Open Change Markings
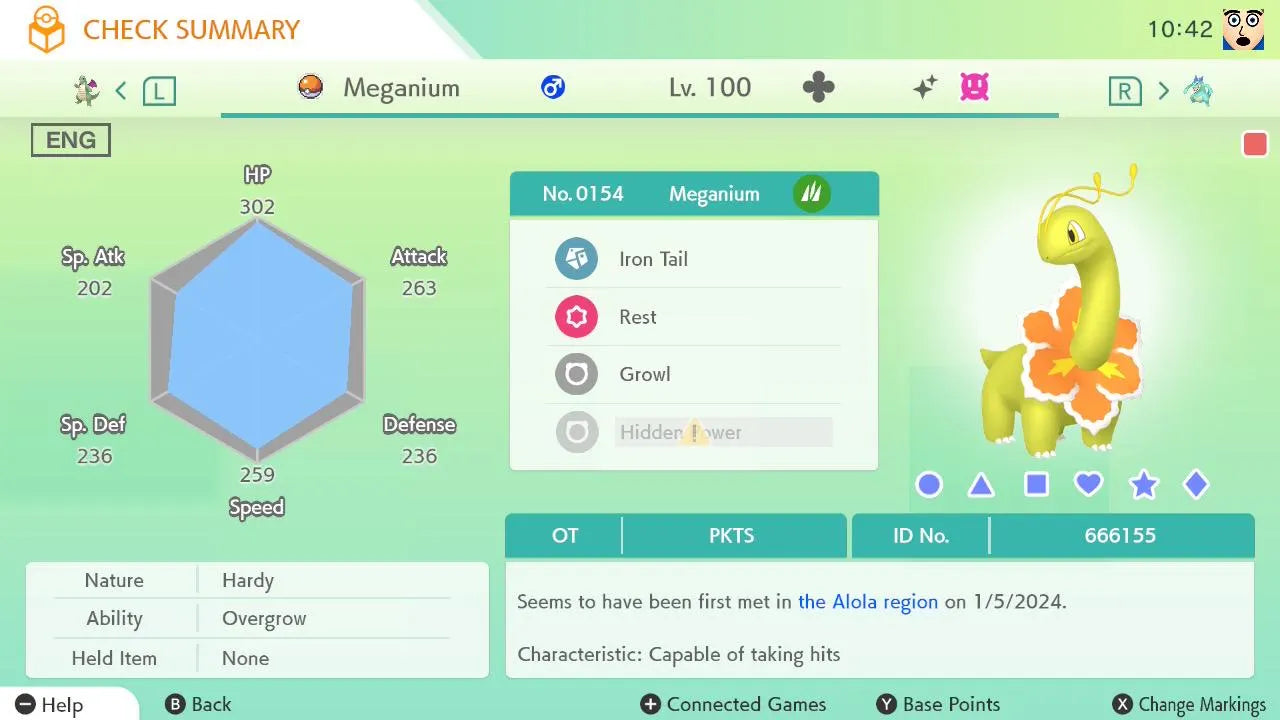The width and height of the screenshot is (1280, 720). tap(1190, 704)
